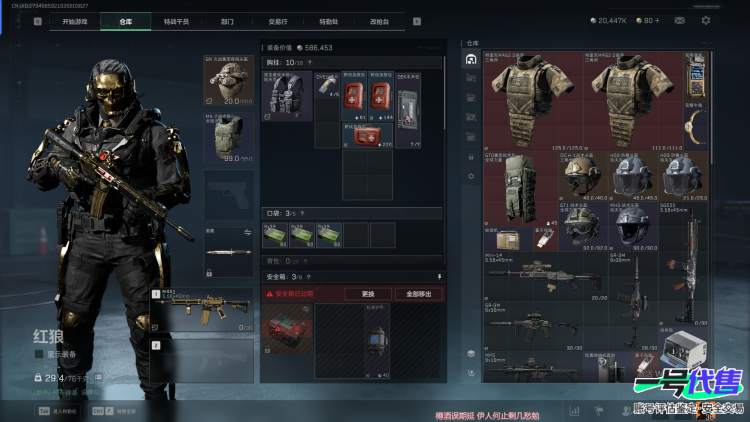Viewport: 750px width, 422px height.
Task: Select the equipped helmet slot
Action: [x=228, y=81]
